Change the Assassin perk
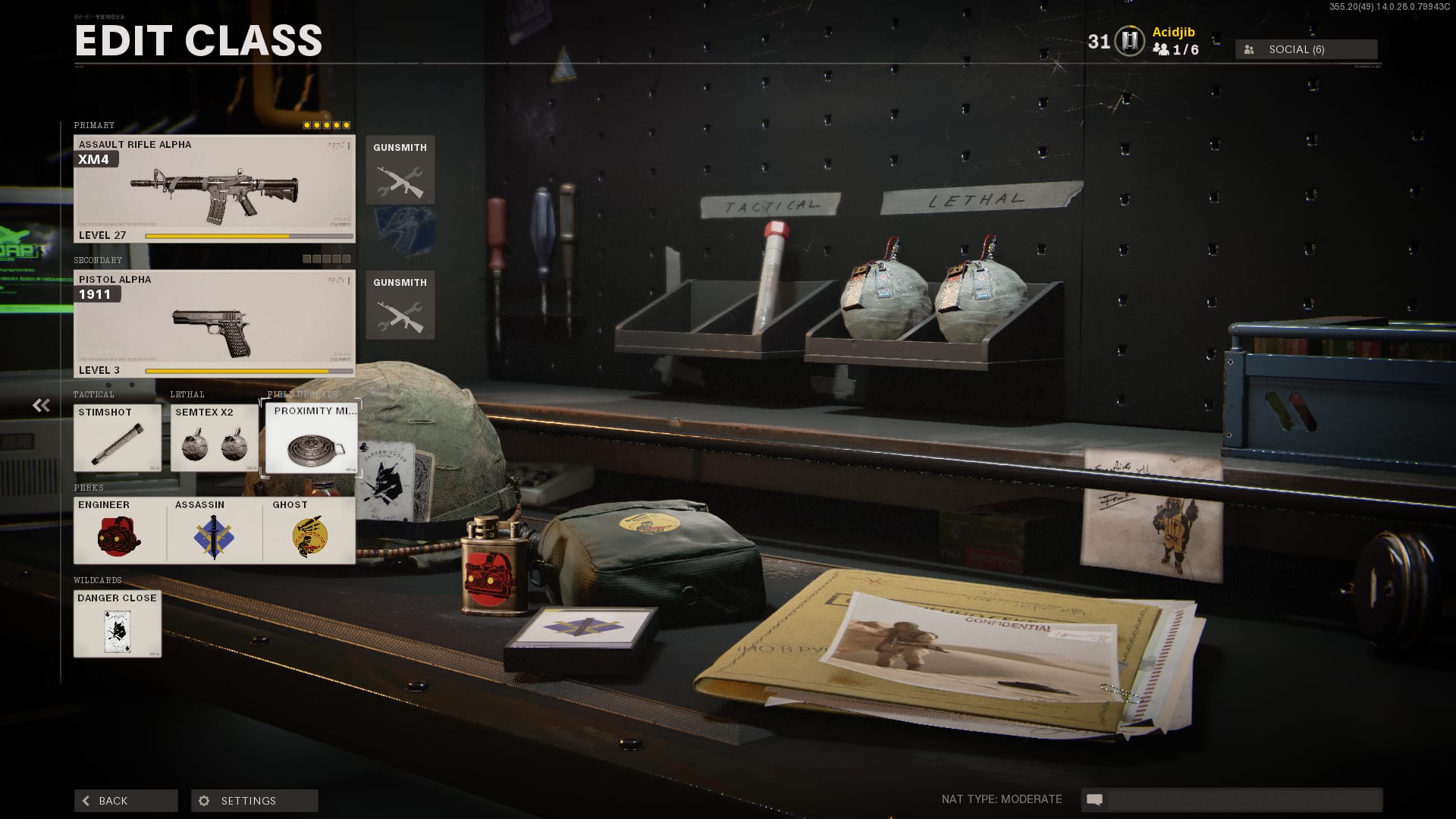The width and height of the screenshot is (1456, 819). click(215, 530)
